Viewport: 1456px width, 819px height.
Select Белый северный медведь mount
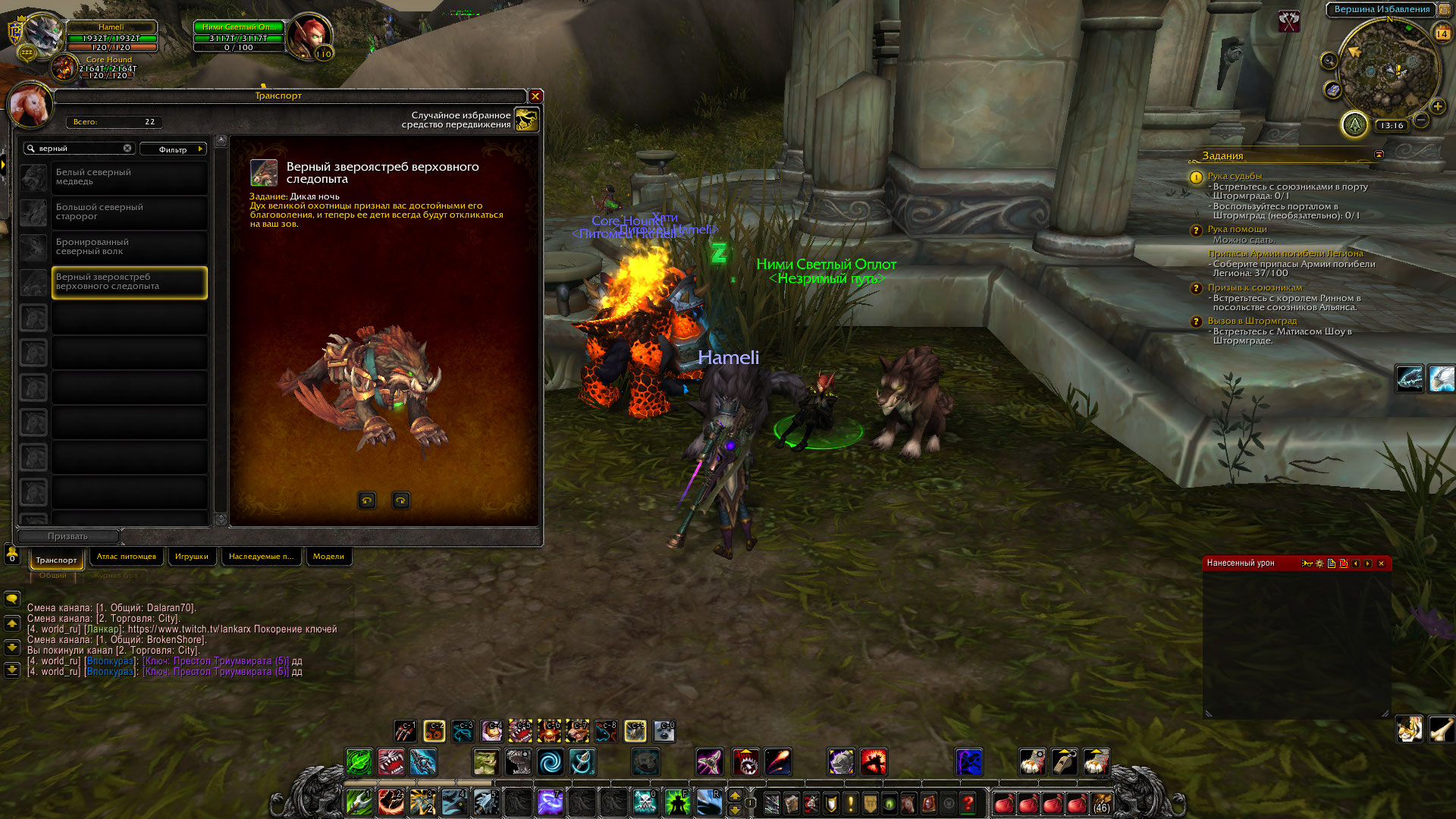point(129,177)
